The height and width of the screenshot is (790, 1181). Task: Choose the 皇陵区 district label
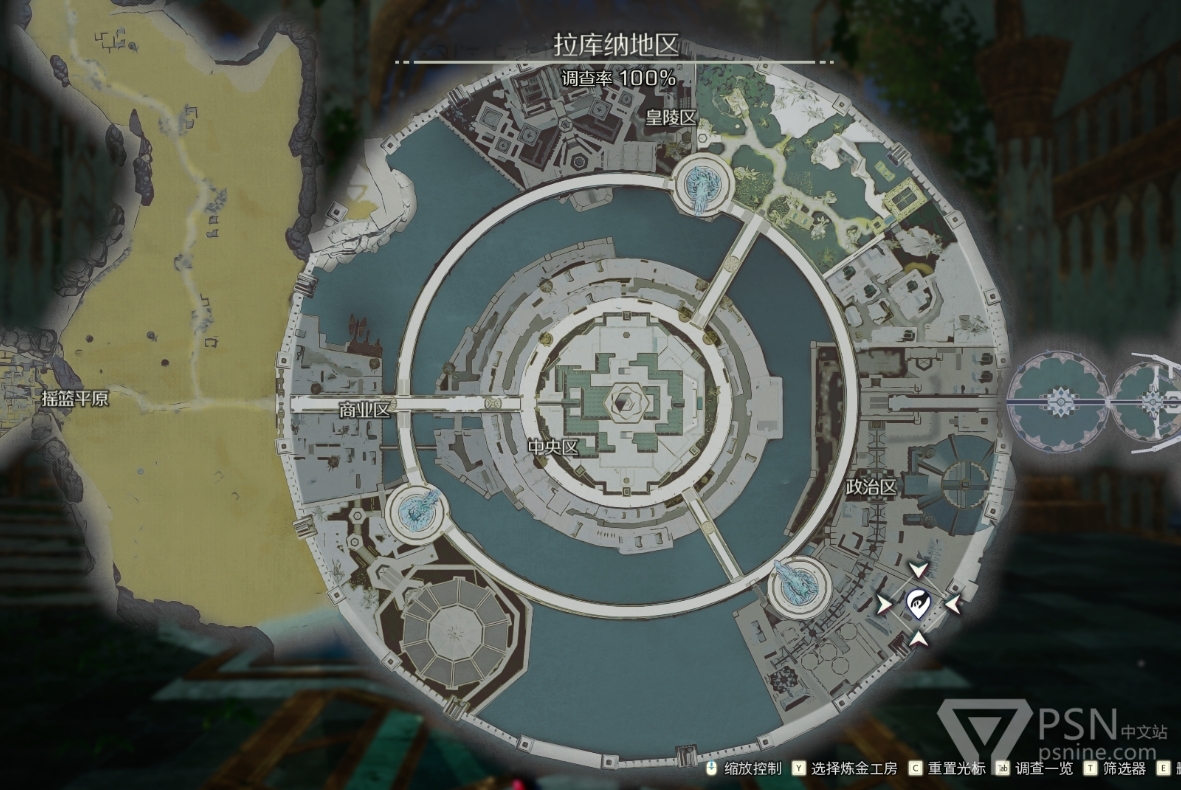671,118
